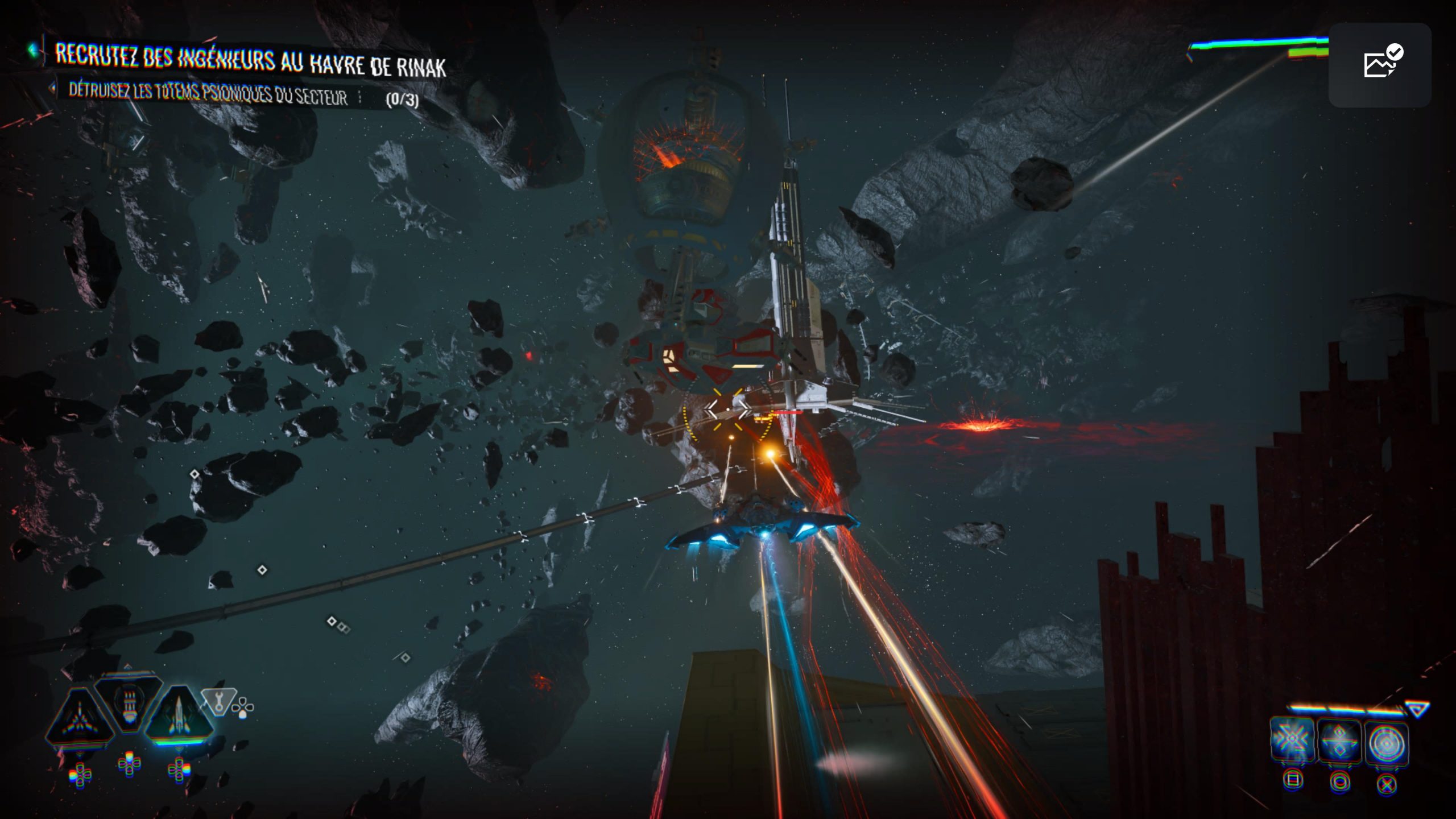
Task: Trigger the mirrored-diamonds rite ability
Action: (x=1339, y=741)
